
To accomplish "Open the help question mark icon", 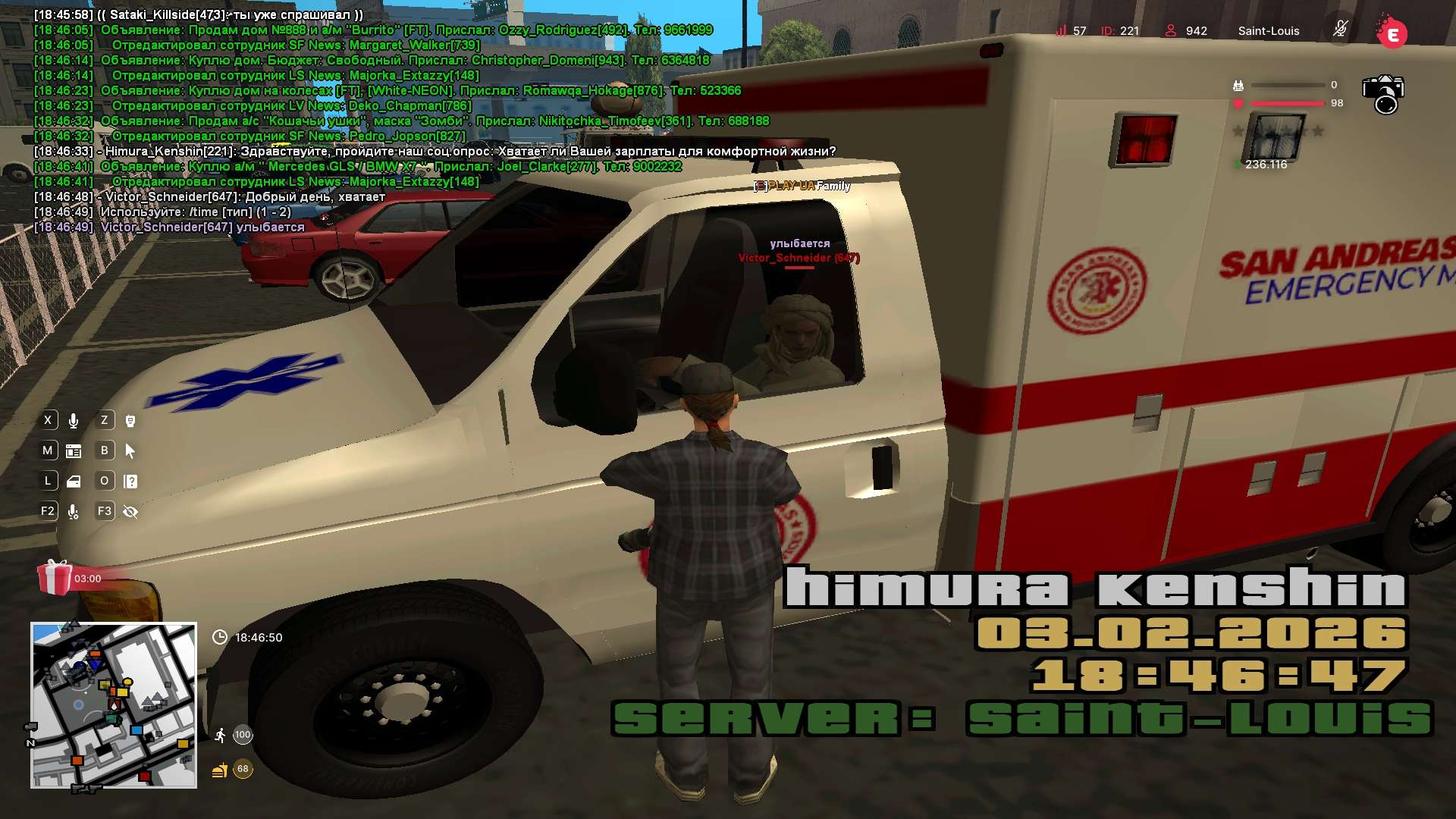I will point(130,482).
